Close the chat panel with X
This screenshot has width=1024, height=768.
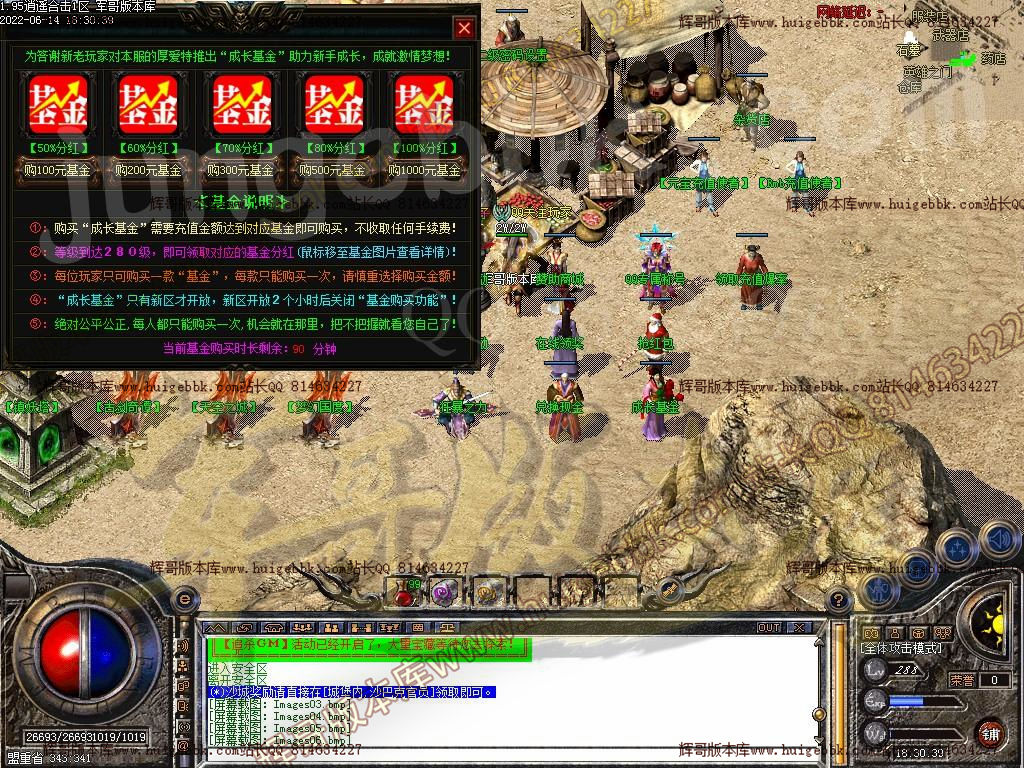point(798,627)
